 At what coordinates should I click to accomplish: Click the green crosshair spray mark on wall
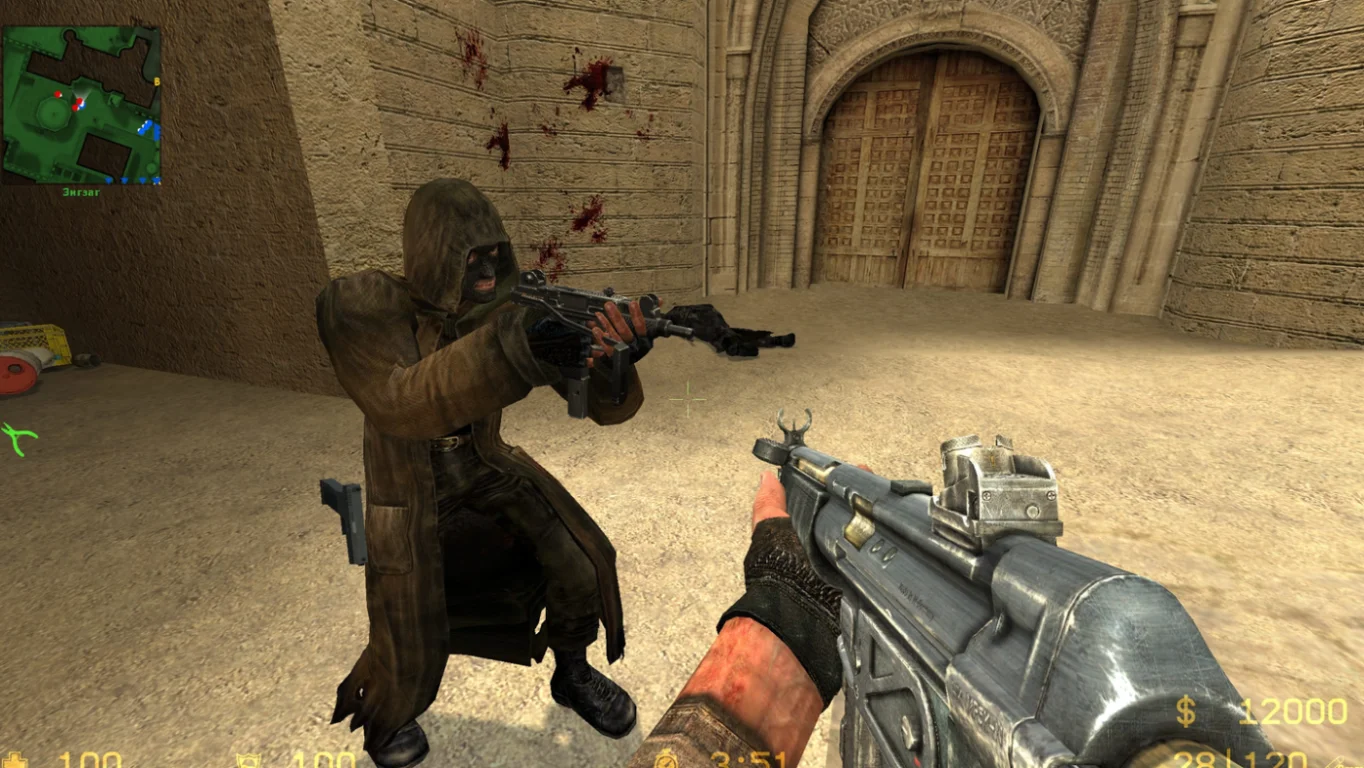[x=17, y=438]
